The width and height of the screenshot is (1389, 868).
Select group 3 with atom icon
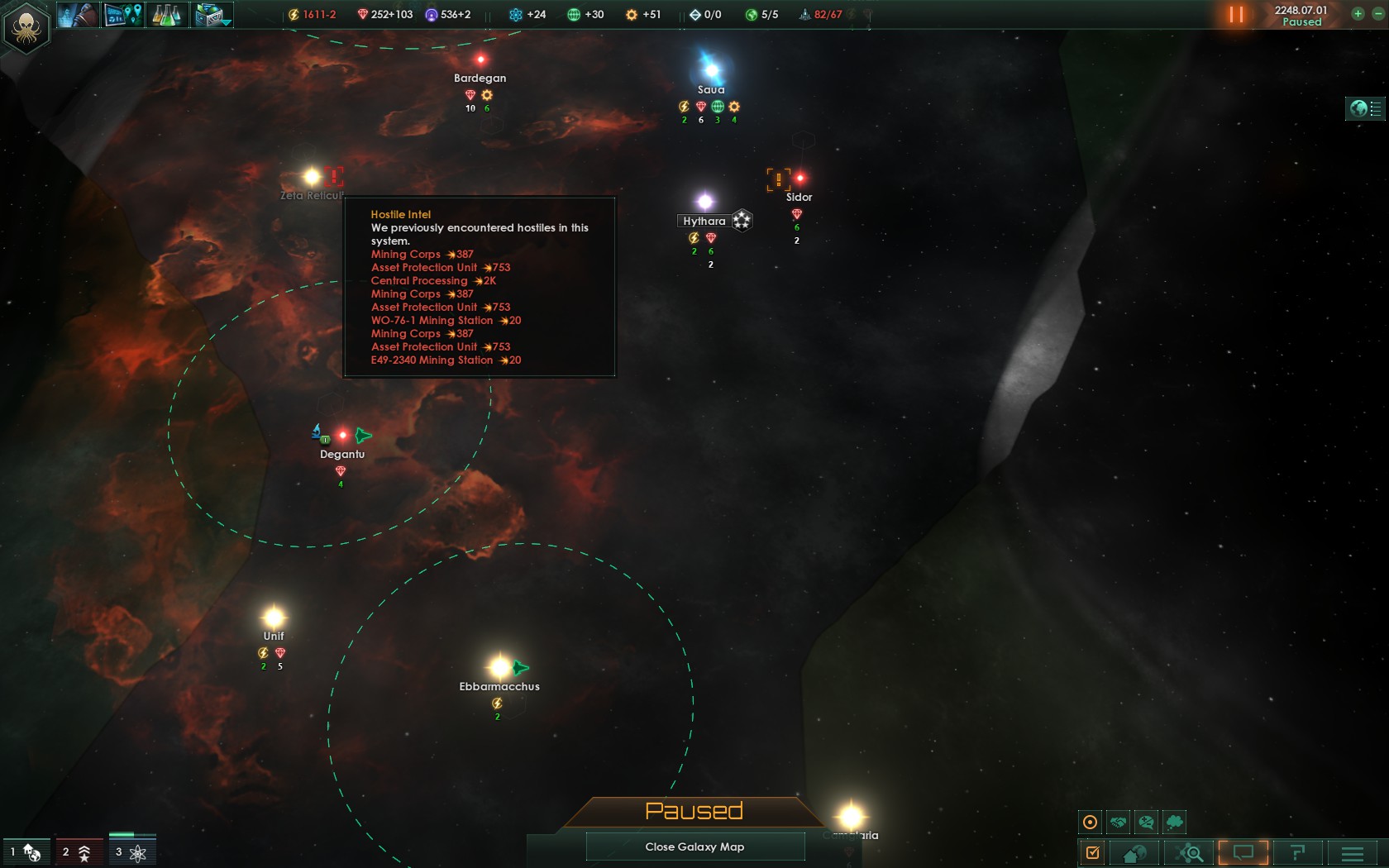[x=131, y=851]
